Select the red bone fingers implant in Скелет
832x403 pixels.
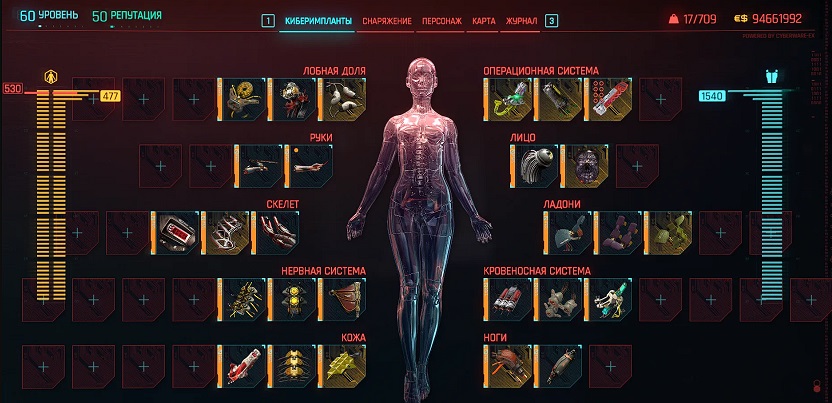pyautogui.click(x=276, y=231)
